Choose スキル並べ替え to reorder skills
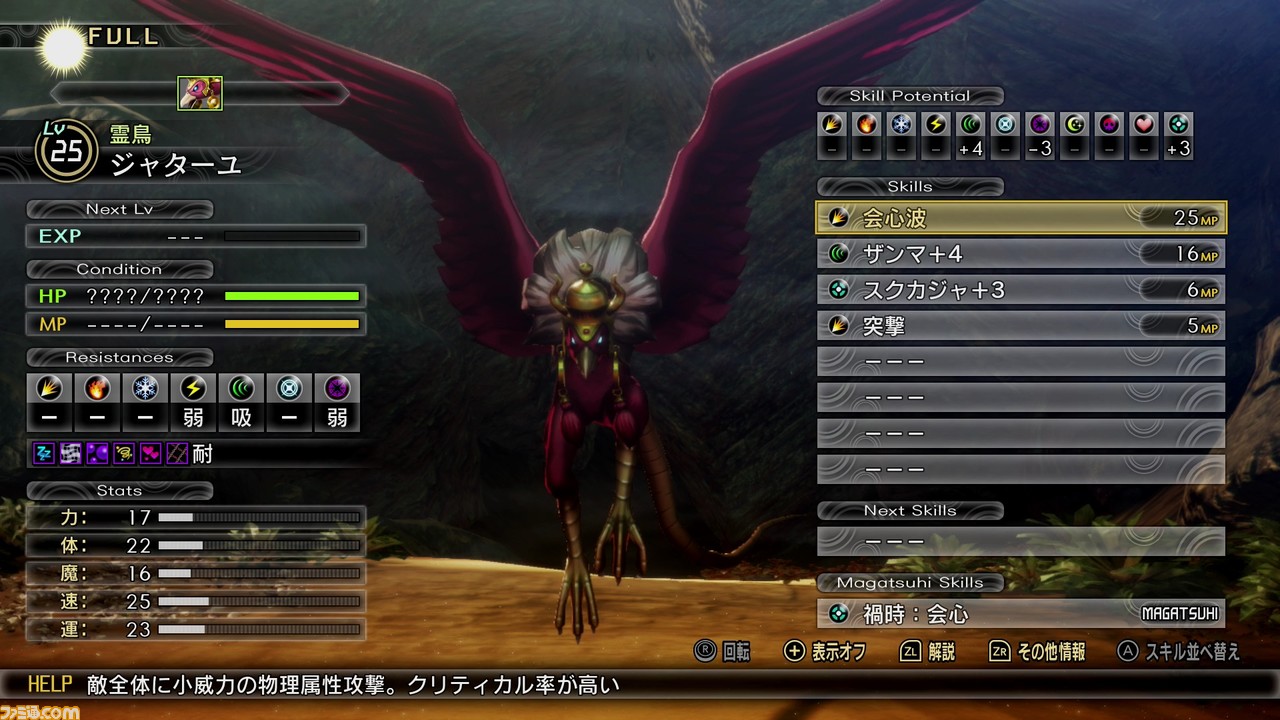 (1180, 652)
